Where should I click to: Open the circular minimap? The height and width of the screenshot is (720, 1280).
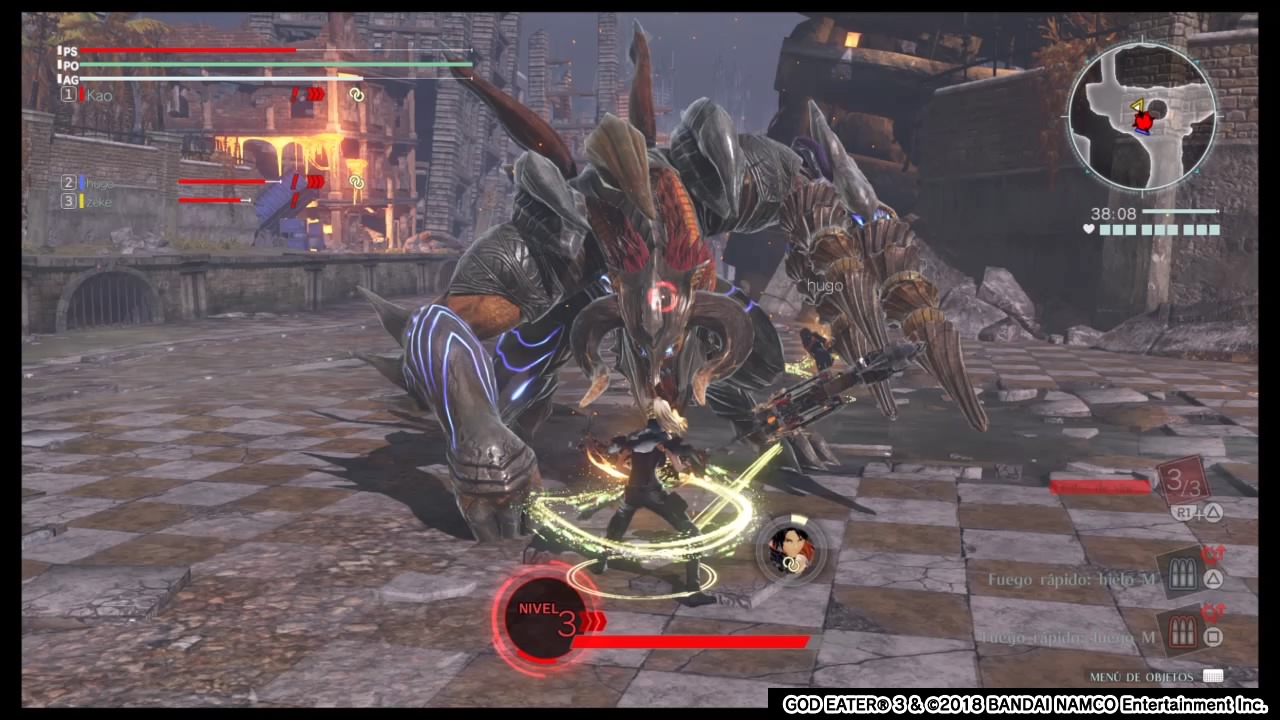(x=1141, y=117)
